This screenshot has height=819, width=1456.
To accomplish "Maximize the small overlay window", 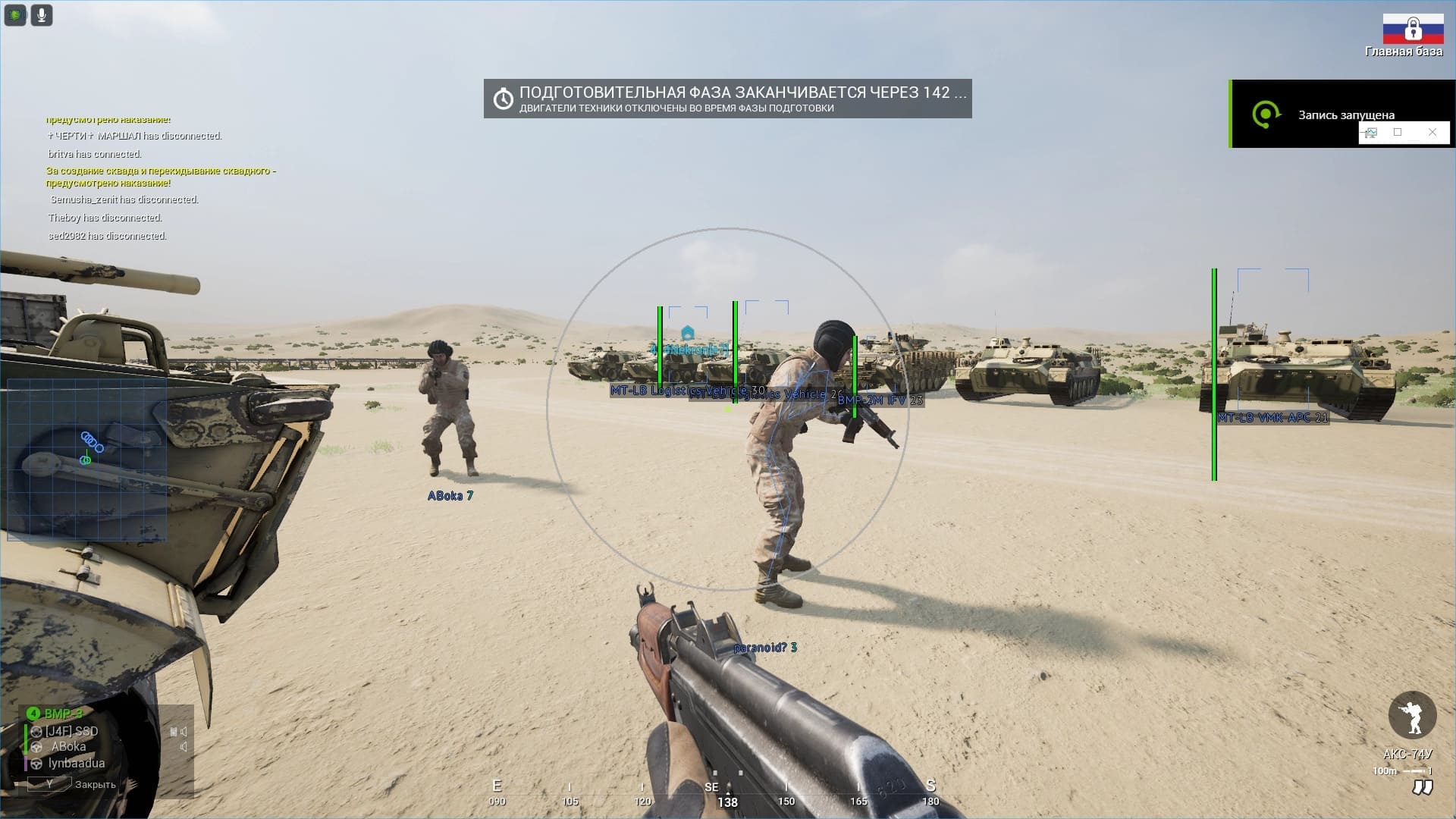I will [x=1398, y=132].
